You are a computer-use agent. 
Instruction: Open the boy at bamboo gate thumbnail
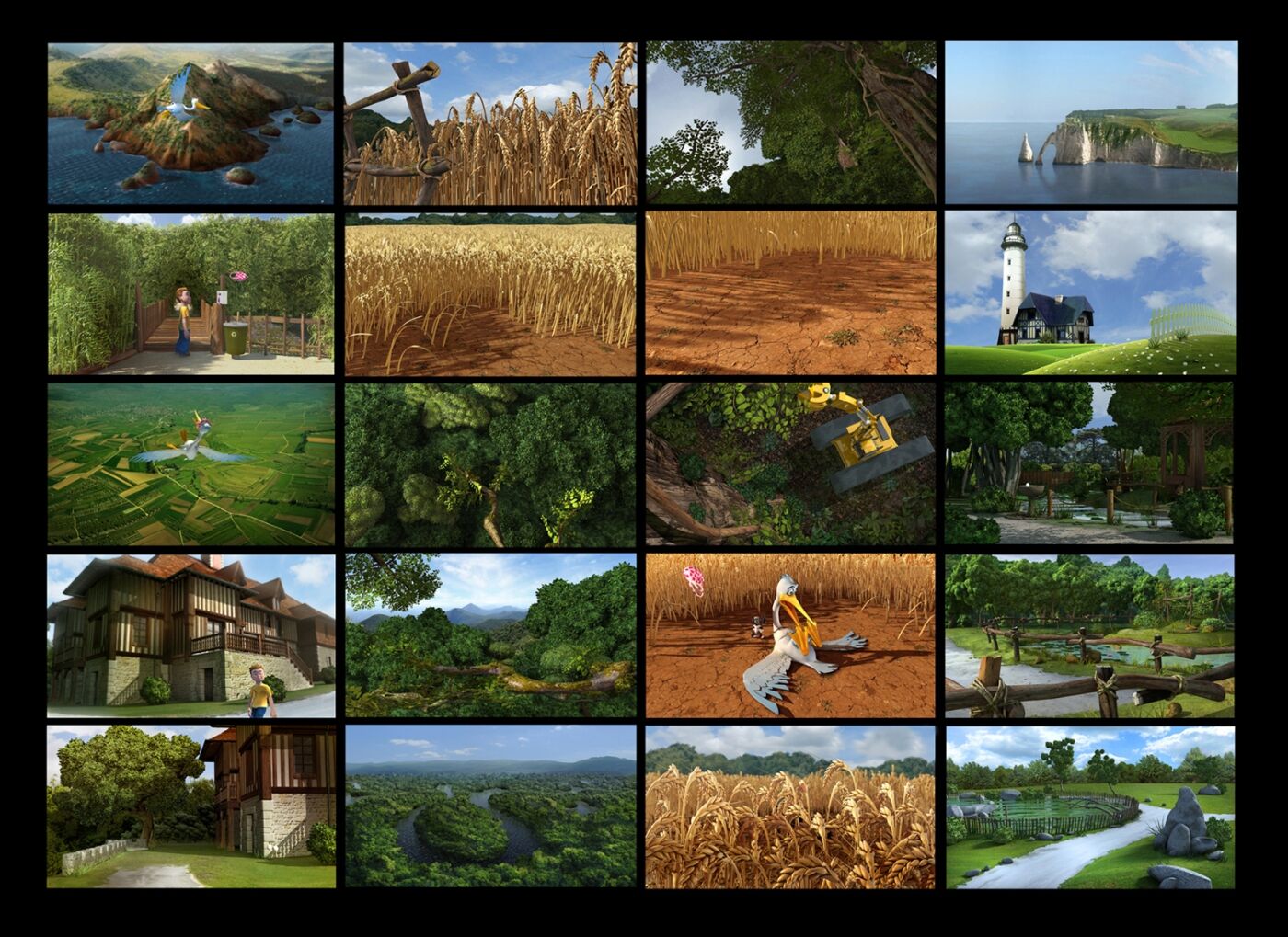190,294
